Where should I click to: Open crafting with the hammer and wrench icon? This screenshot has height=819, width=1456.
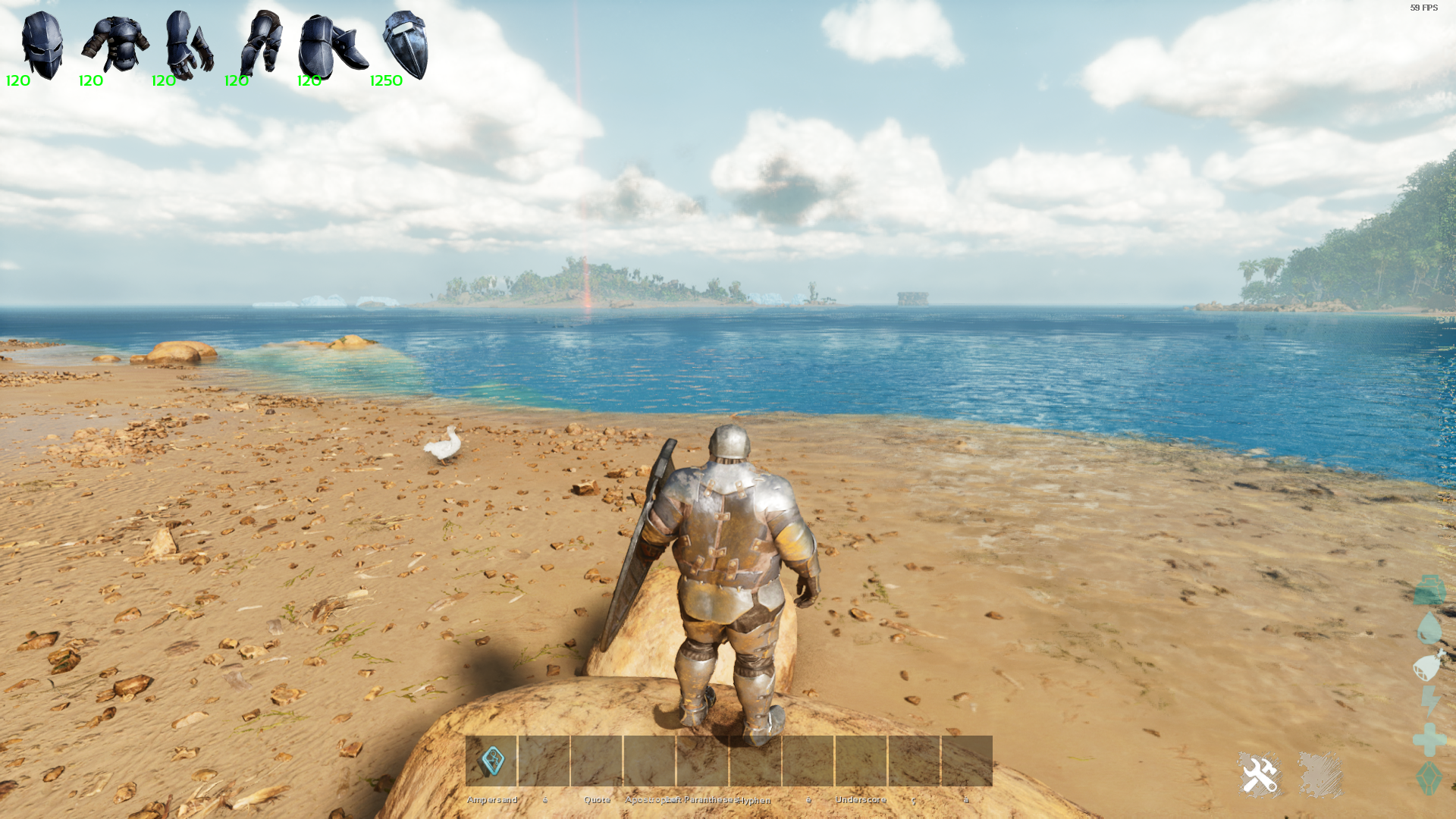pyautogui.click(x=1260, y=775)
